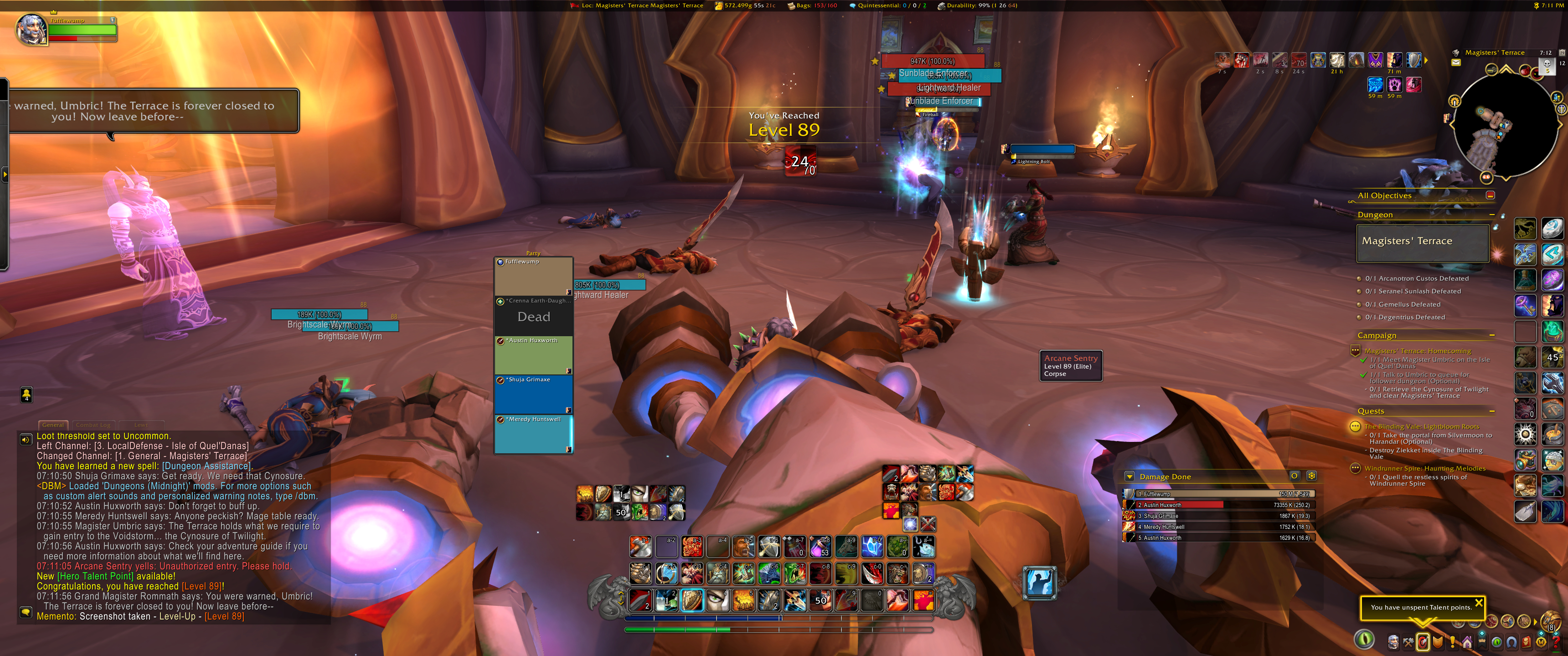Collapse the All Objectives tracker
This screenshot has height=656, width=1568.
tap(1490, 195)
